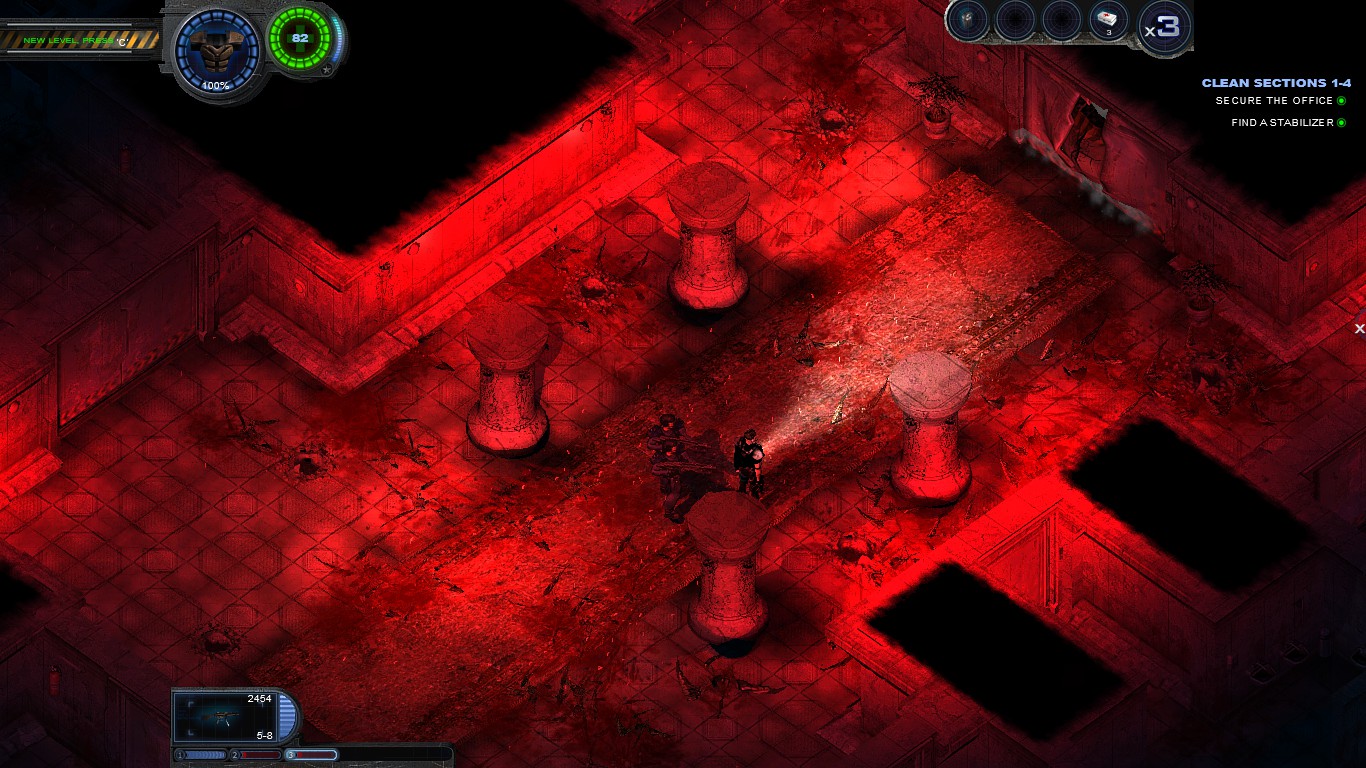Viewport: 1366px width, 768px height.
Task: Click the ammo count 2454 in weapon panel
Action: pos(260,699)
